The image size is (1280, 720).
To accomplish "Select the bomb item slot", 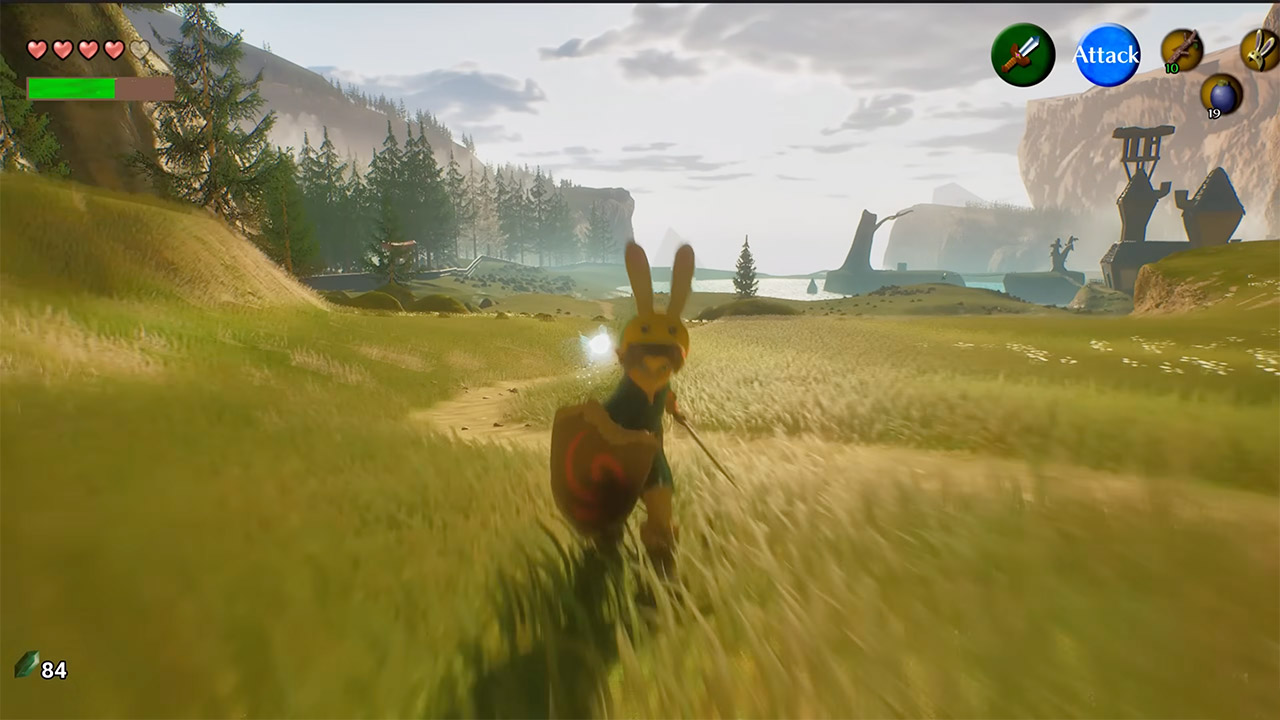I will pos(1221,95).
